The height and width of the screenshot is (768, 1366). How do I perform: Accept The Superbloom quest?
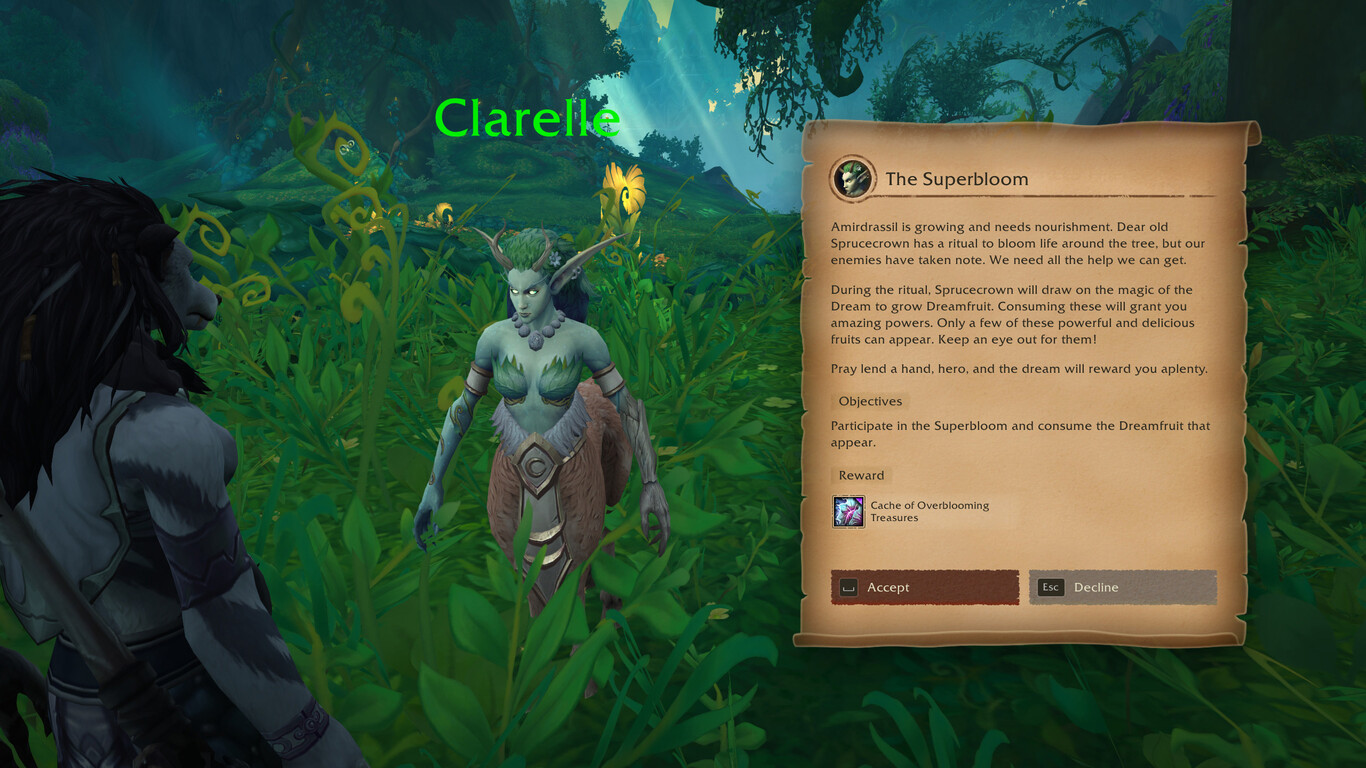coord(925,587)
